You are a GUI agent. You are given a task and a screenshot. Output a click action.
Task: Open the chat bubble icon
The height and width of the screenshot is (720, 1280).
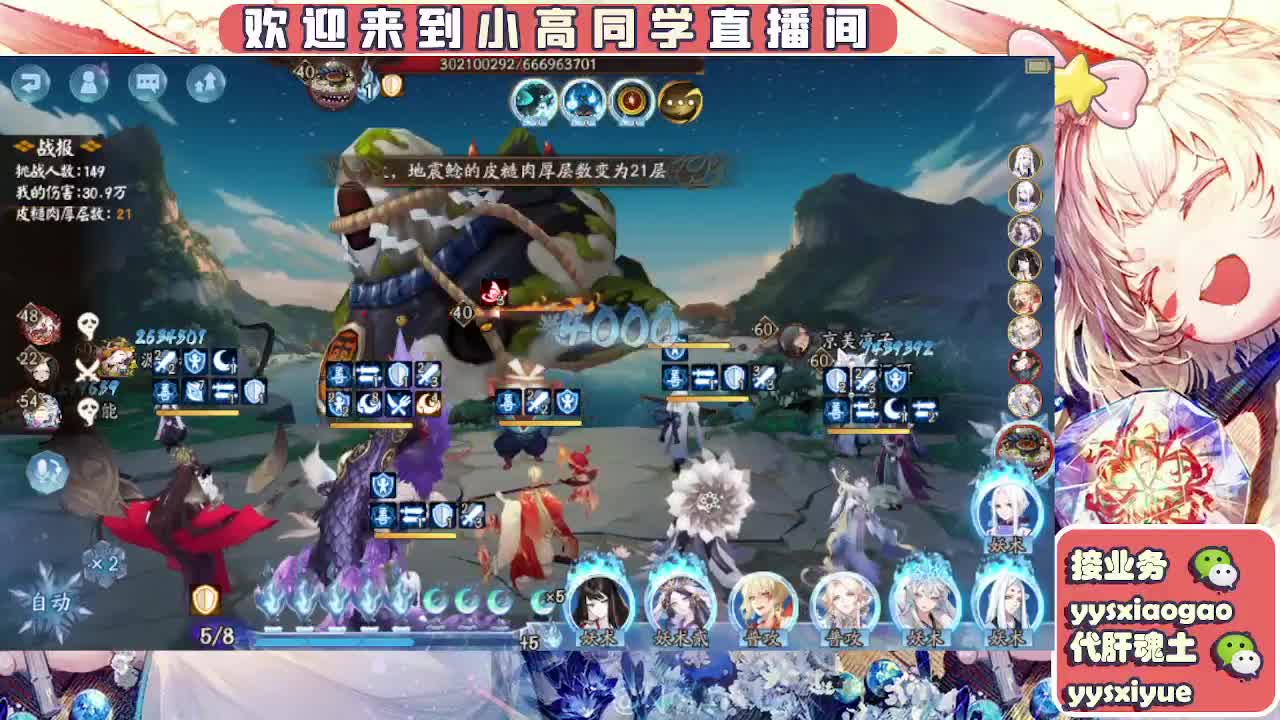147,84
